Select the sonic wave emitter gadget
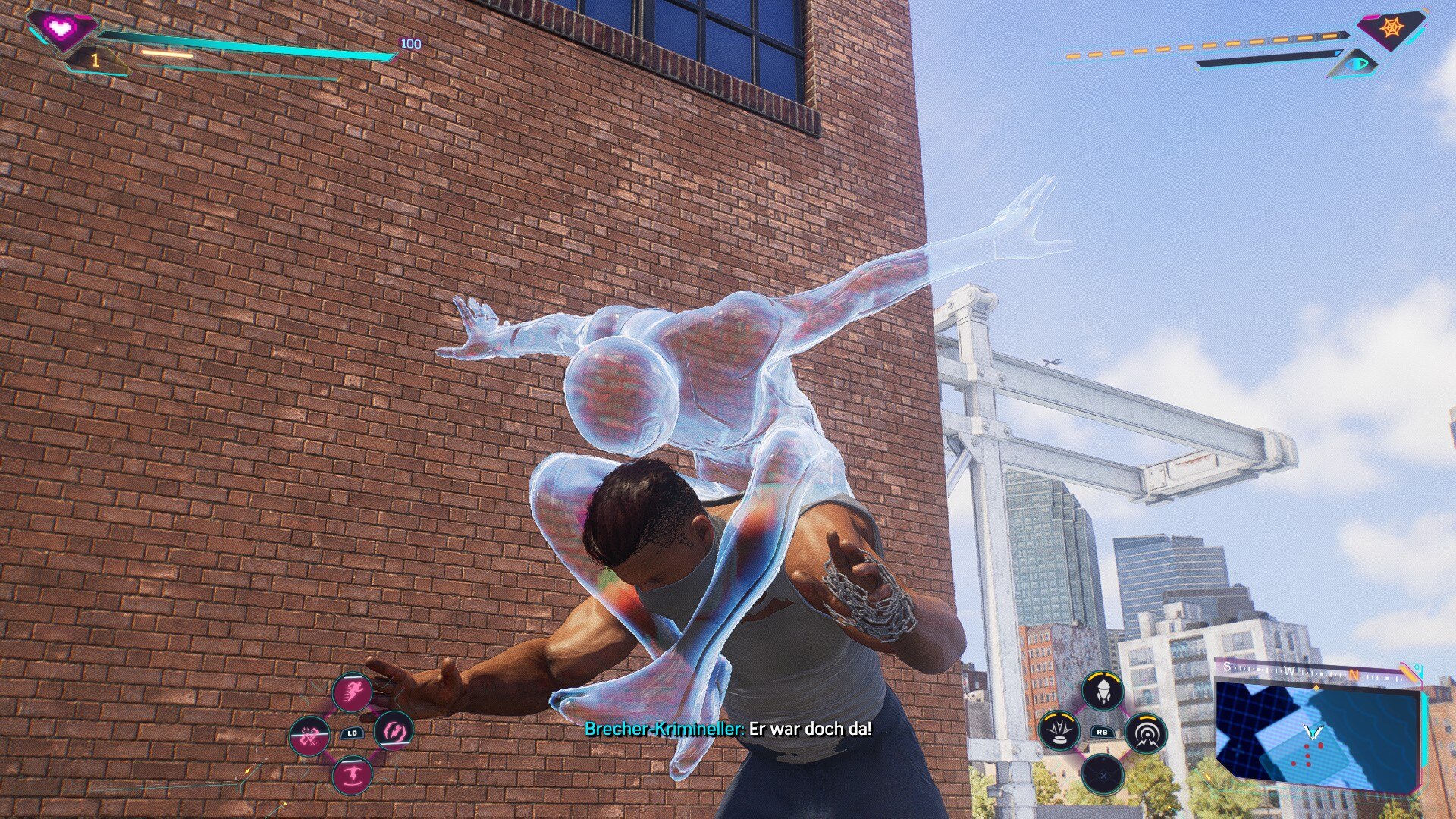The height and width of the screenshot is (819, 1456). [x=1146, y=733]
